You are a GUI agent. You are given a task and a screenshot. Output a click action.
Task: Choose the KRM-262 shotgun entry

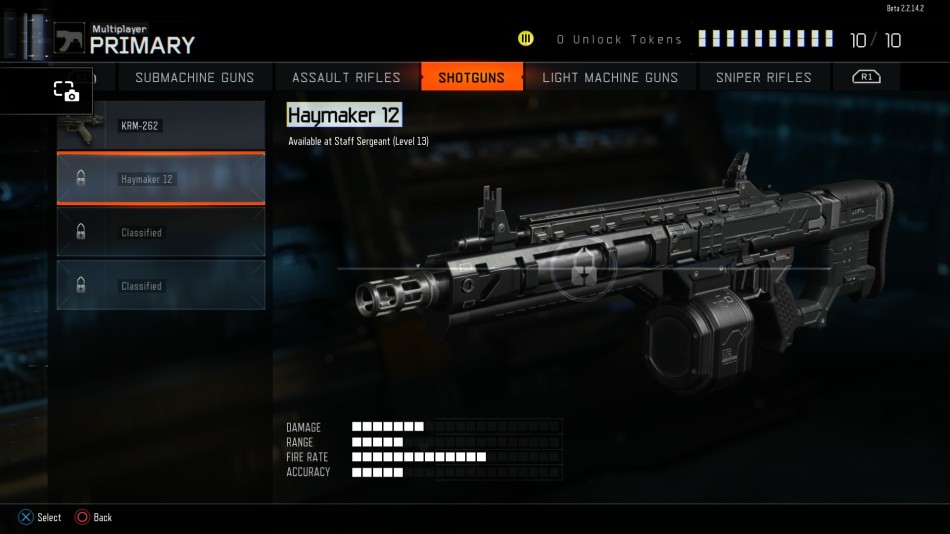click(161, 126)
